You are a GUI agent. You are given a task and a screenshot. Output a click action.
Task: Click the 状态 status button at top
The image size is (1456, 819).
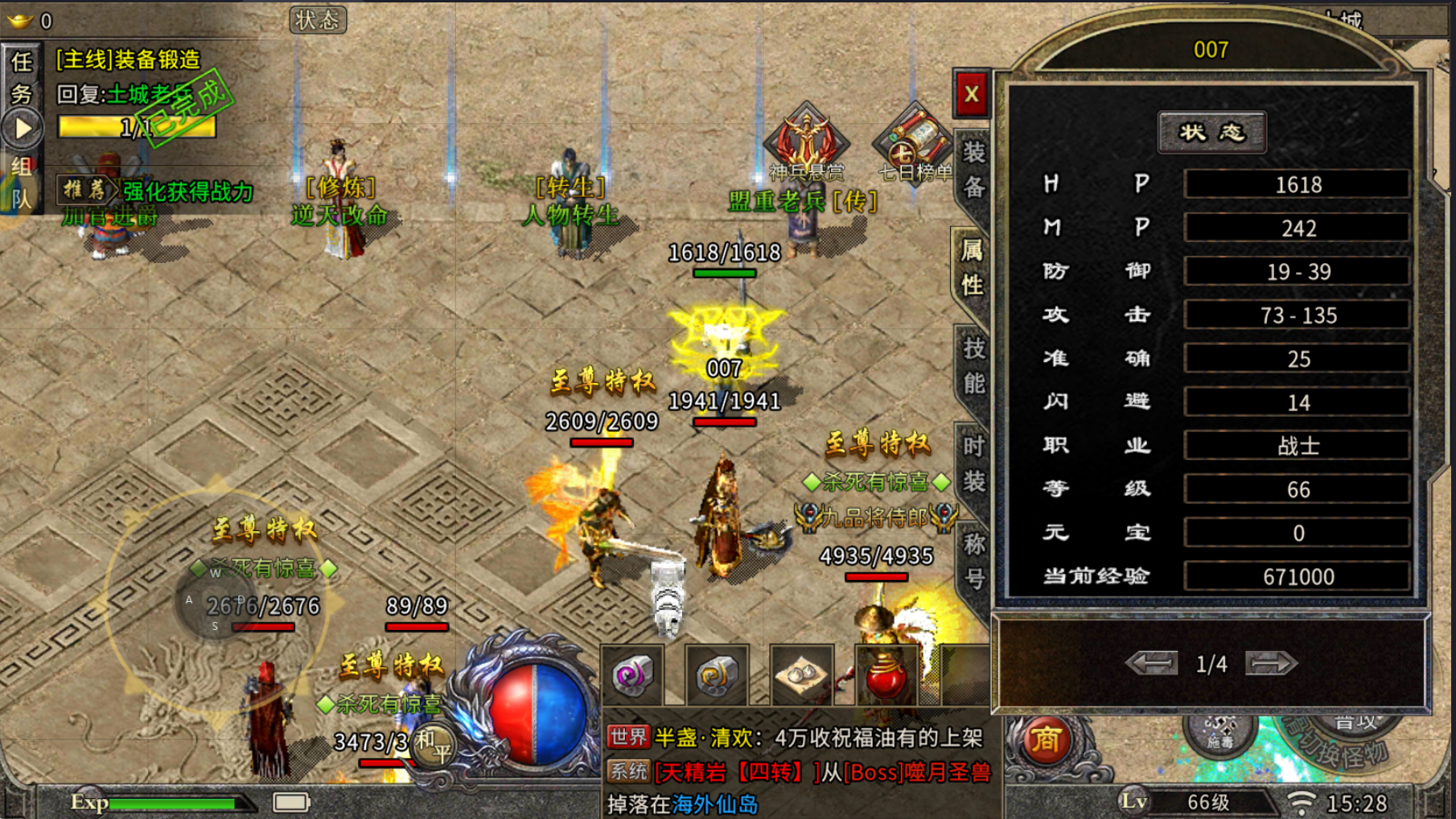coord(318,20)
